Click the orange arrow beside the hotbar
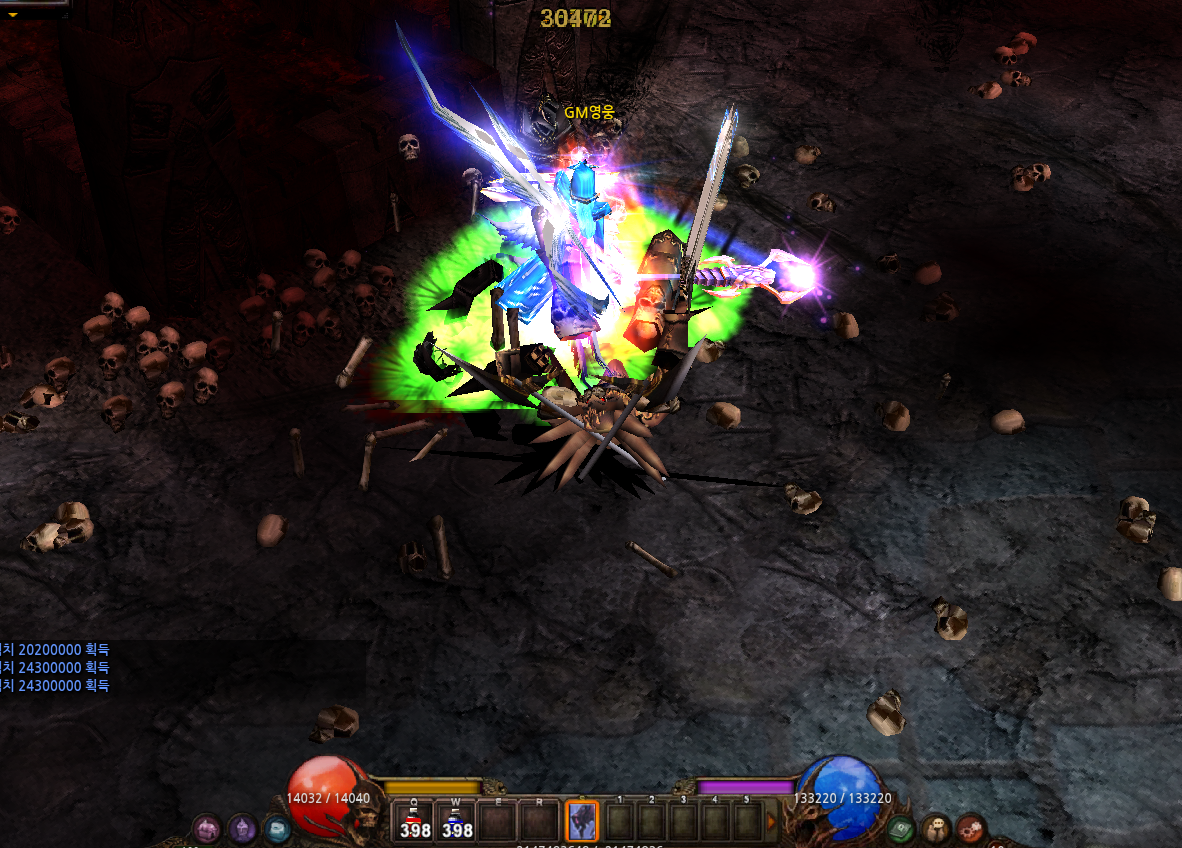This screenshot has height=848, width=1182. (x=771, y=822)
